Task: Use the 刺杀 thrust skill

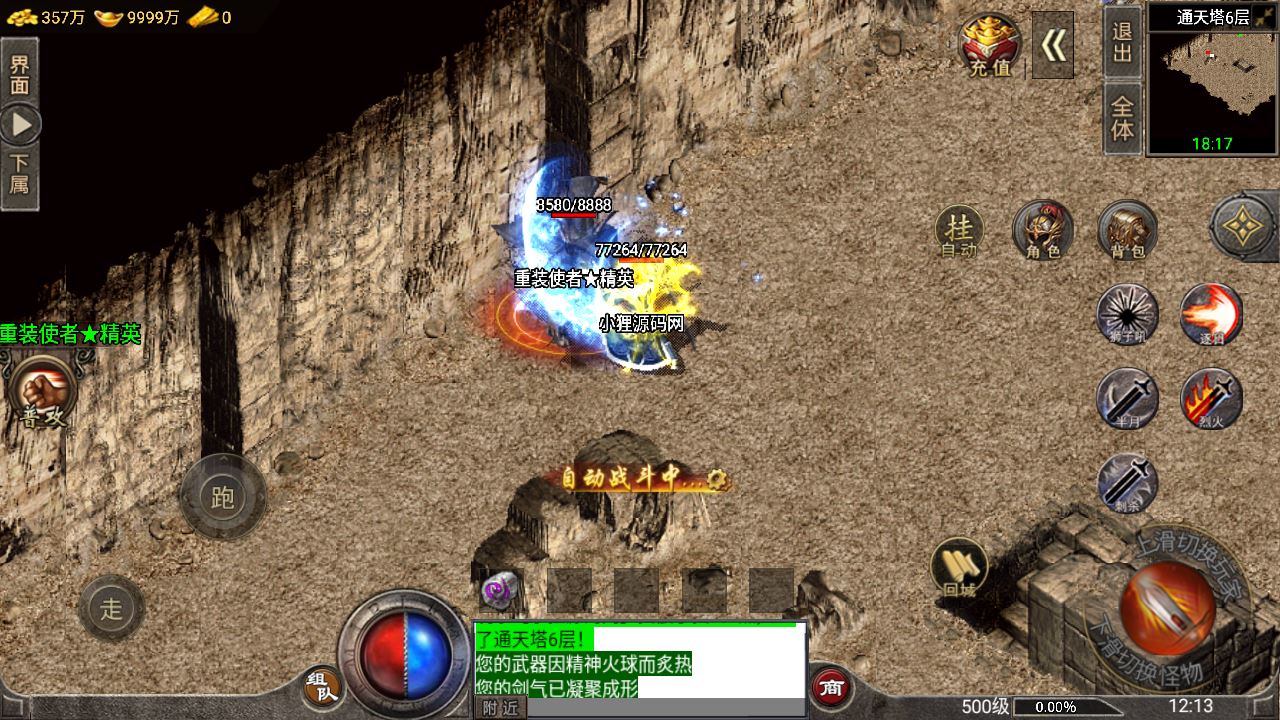Action: (x=1127, y=484)
